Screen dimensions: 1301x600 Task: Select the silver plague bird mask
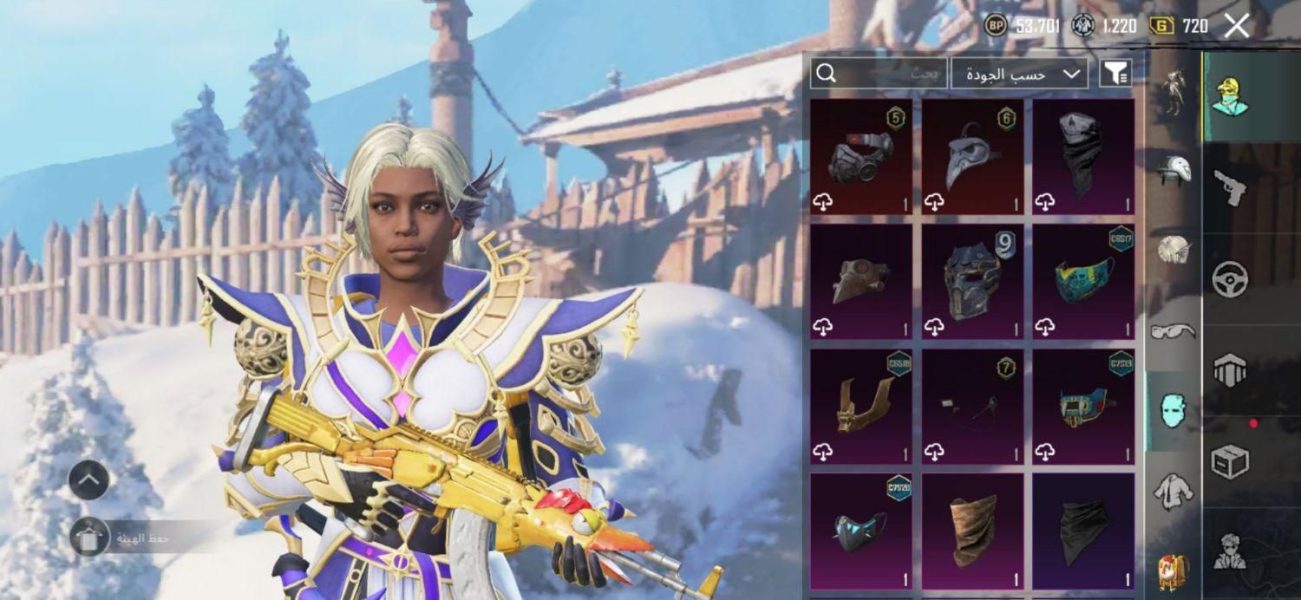(972, 156)
